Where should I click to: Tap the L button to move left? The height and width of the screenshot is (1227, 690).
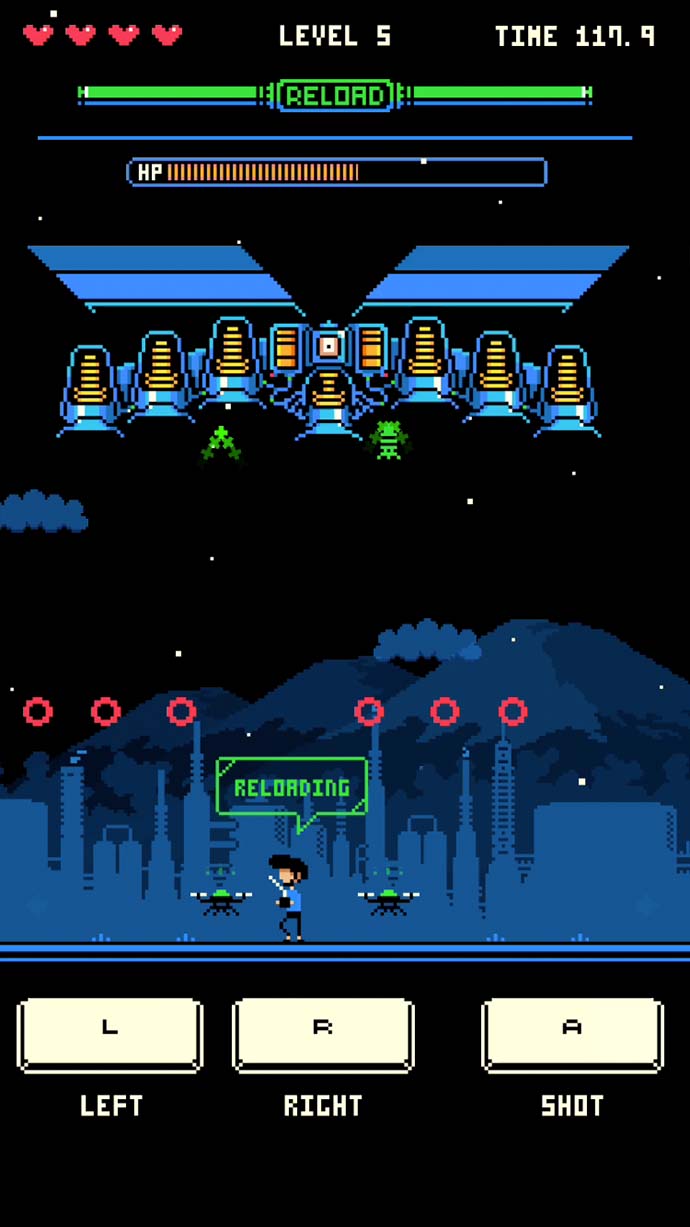point(110,1034)
